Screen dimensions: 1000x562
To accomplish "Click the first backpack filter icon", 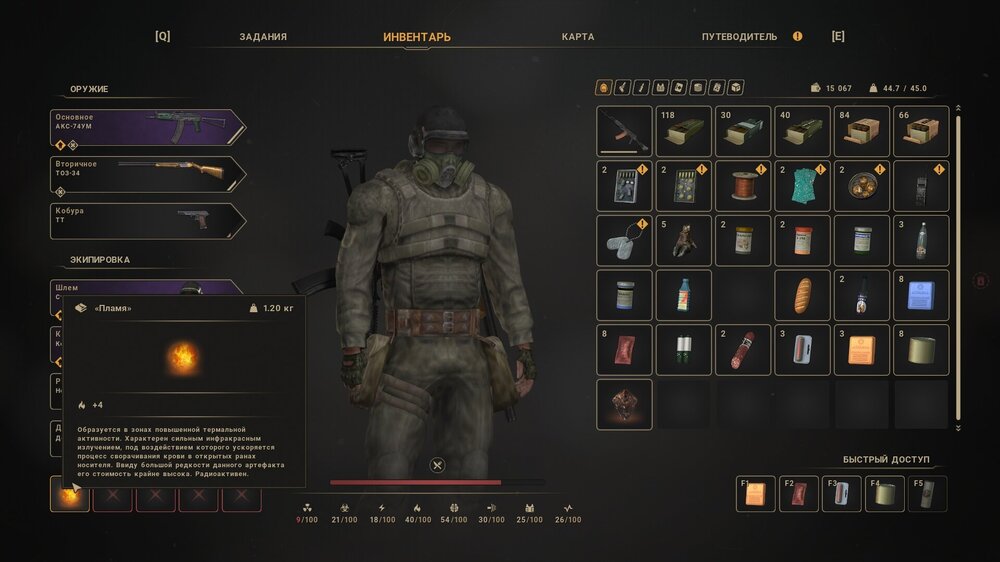I will (604, 88).
